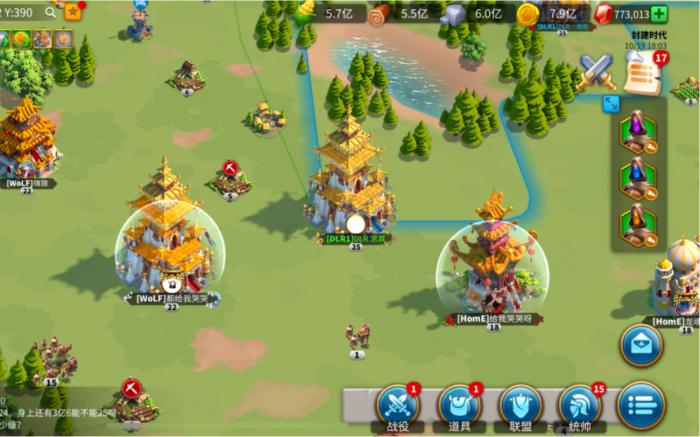Select the purple-robed army in the queue
The width and height of the screenshot is (700, 437).
[637, 132]
